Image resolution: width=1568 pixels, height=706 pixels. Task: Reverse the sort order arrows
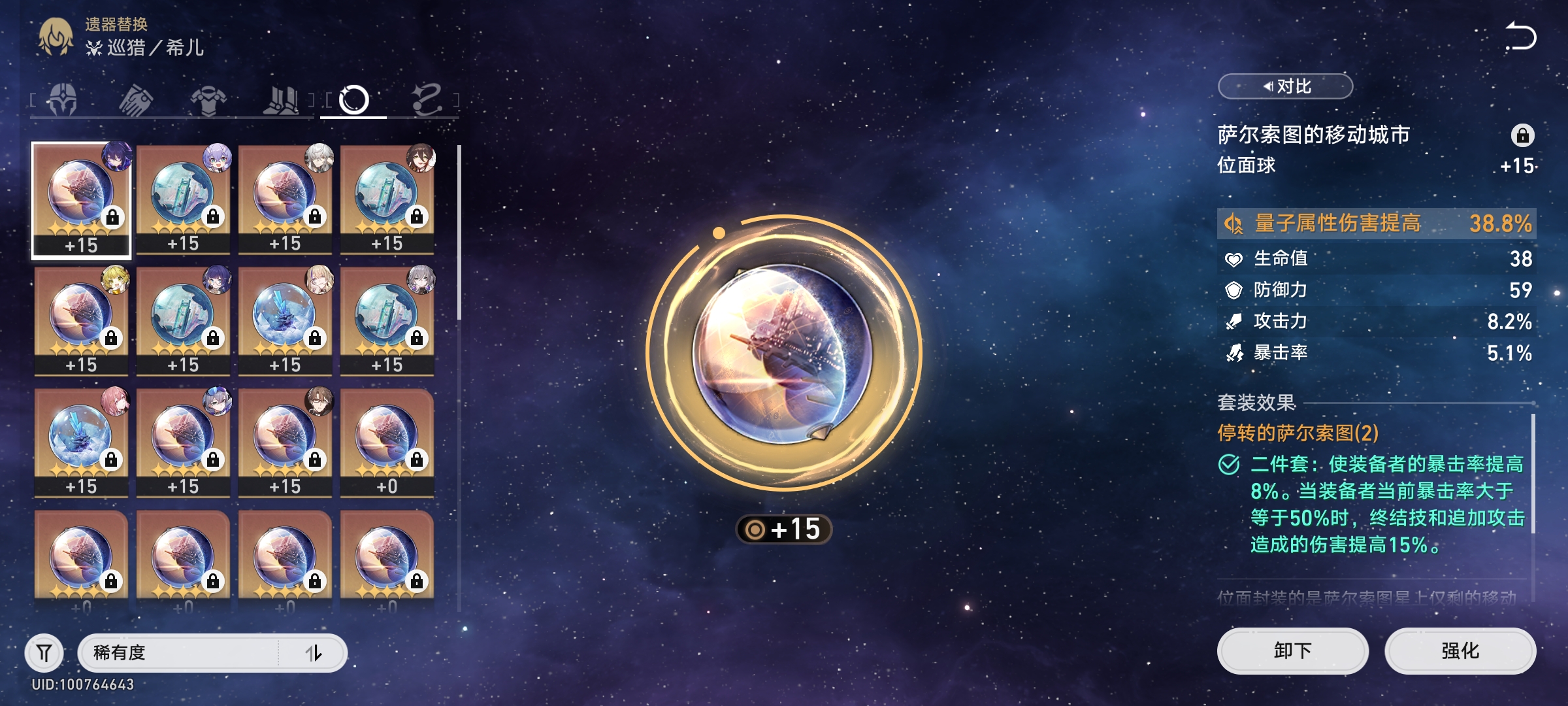point(314,652)
